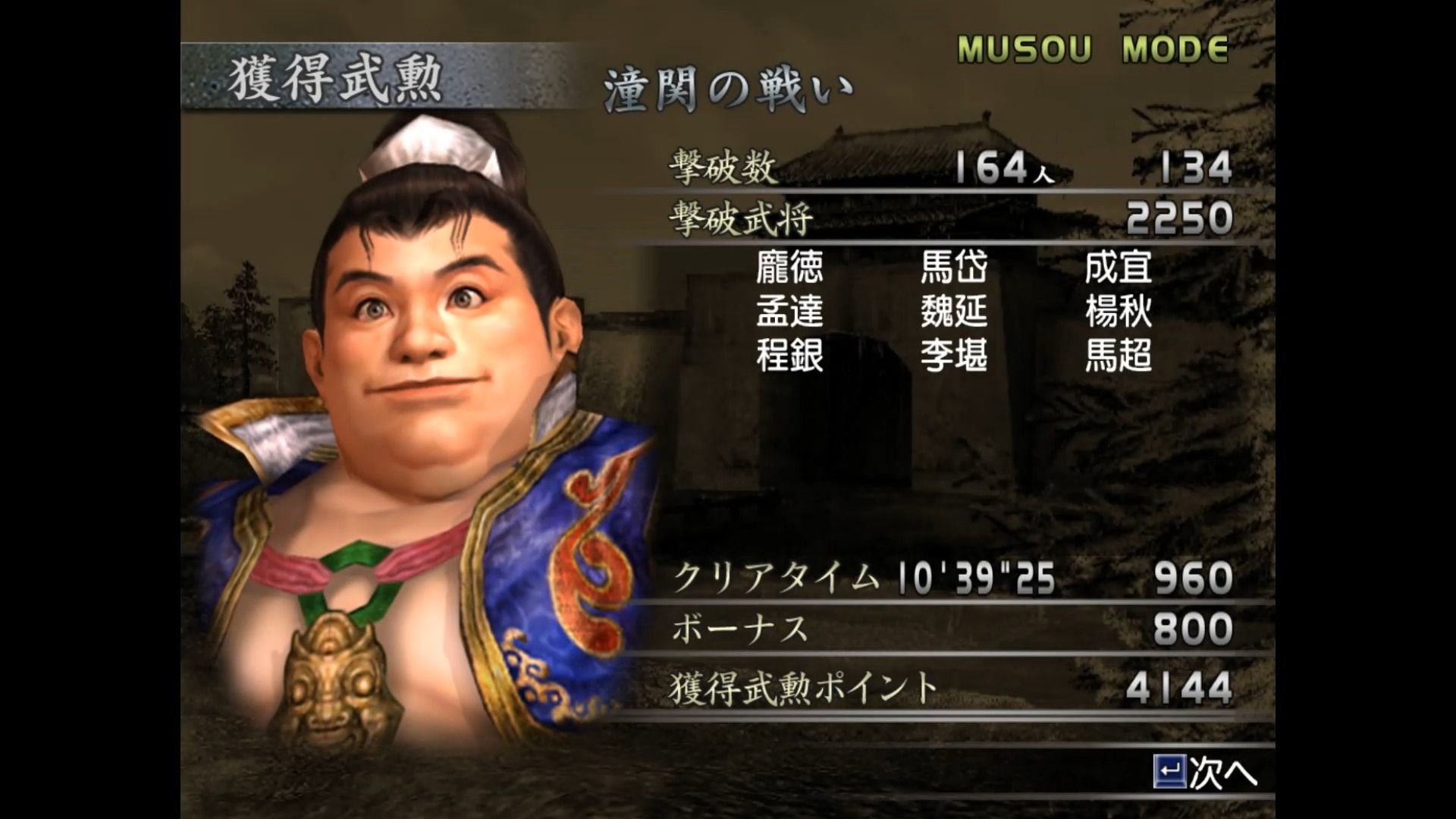Screen dimensions: 1456x819
Task: Continue to the next screen via 次へ
Action: [x=1206, y=773]
